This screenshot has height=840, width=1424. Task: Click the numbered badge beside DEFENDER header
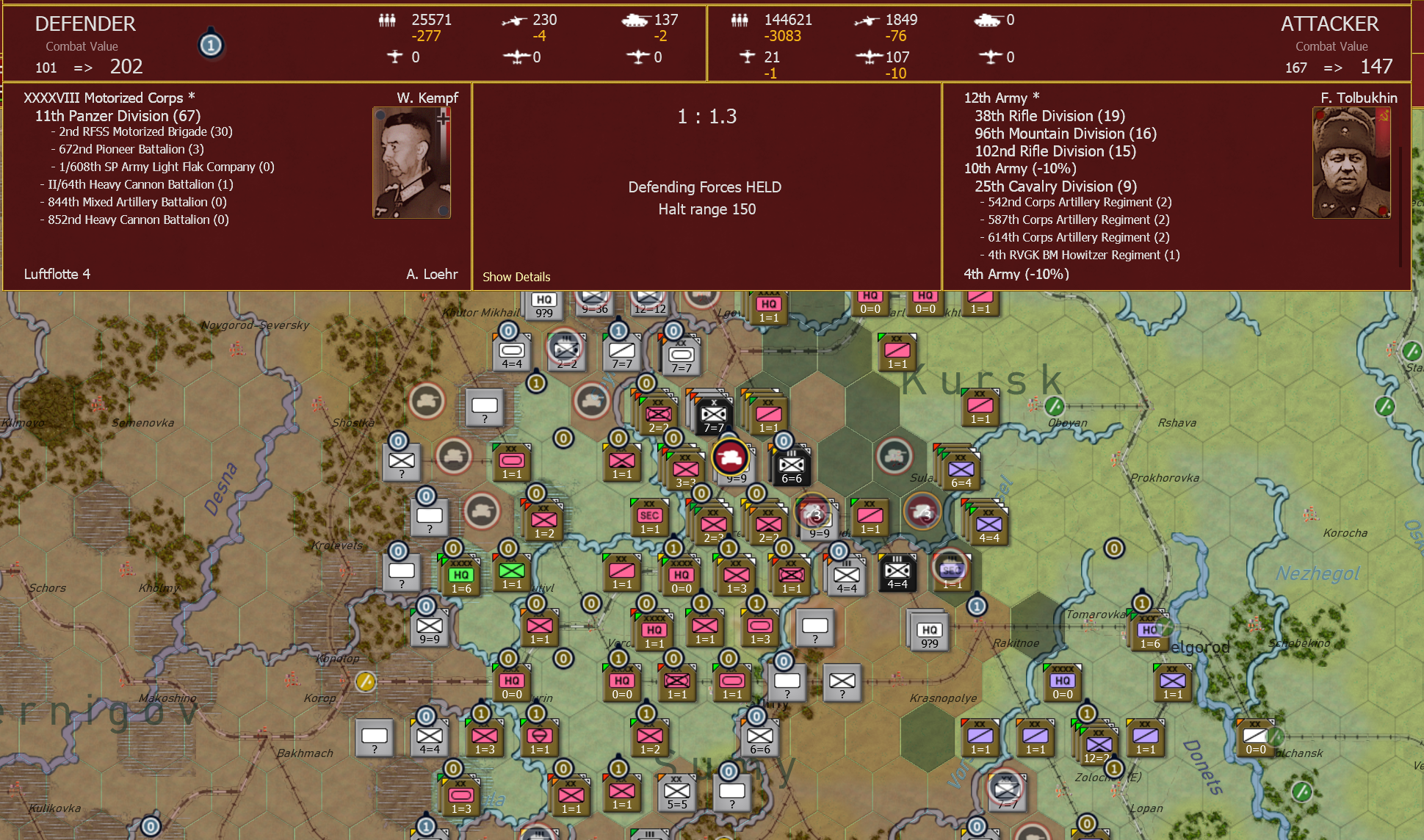pos(211,45)
